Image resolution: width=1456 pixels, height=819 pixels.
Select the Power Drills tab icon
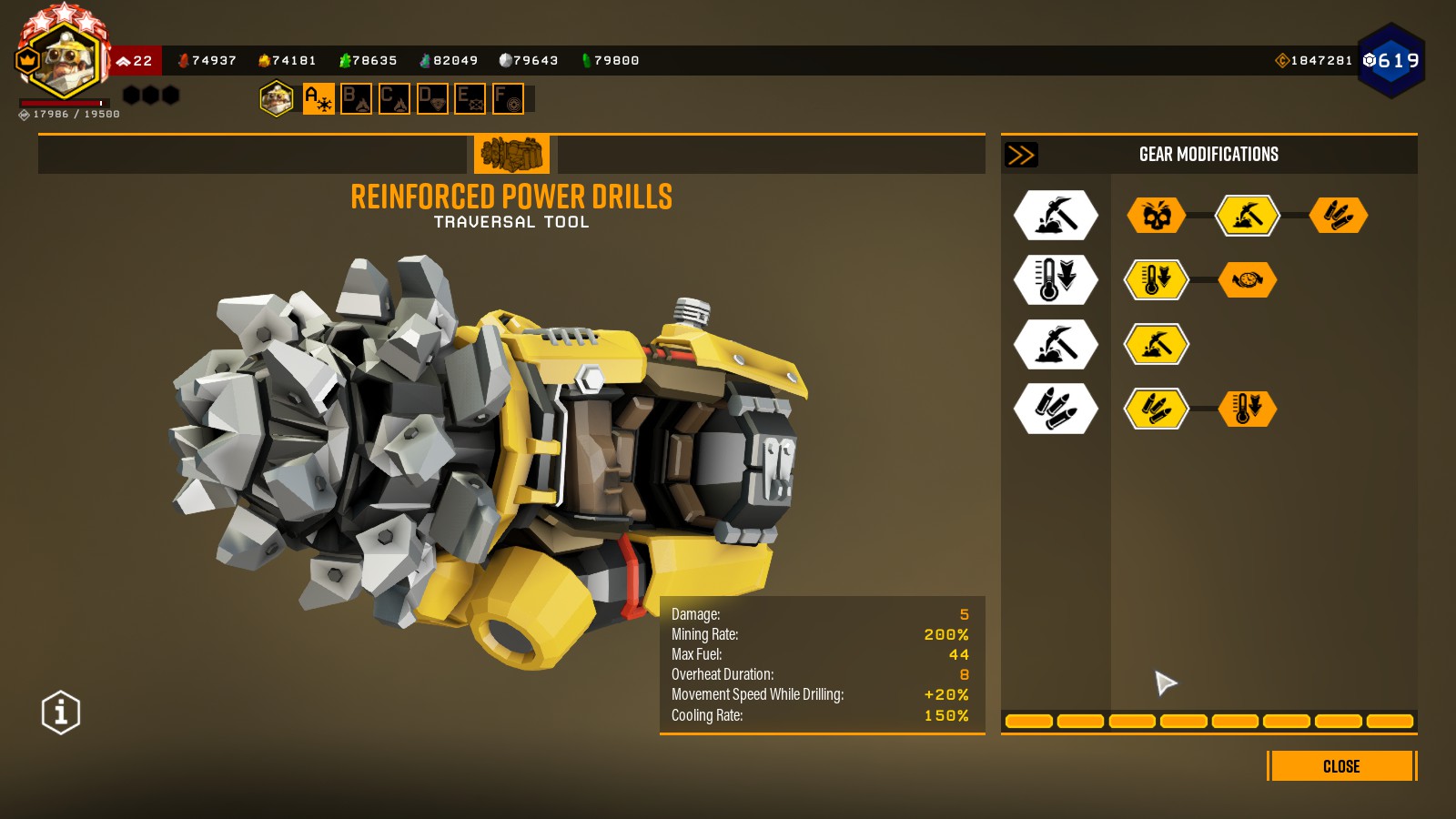coord(511,155)
